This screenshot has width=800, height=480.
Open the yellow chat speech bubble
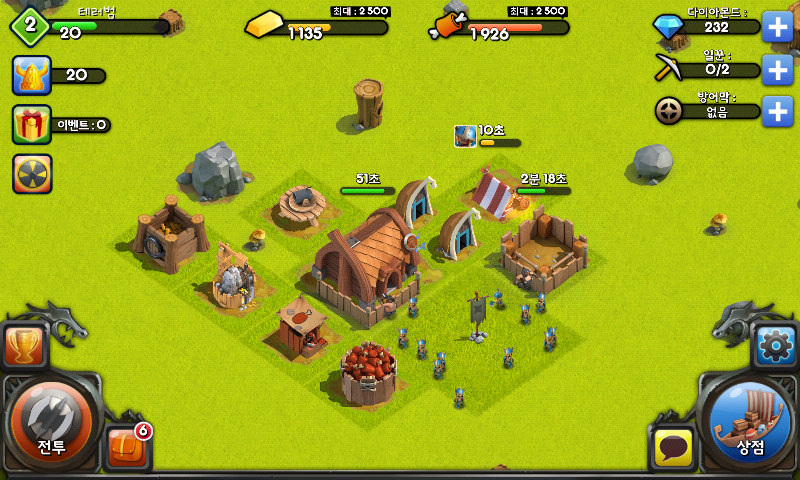(x=673, y=447)
